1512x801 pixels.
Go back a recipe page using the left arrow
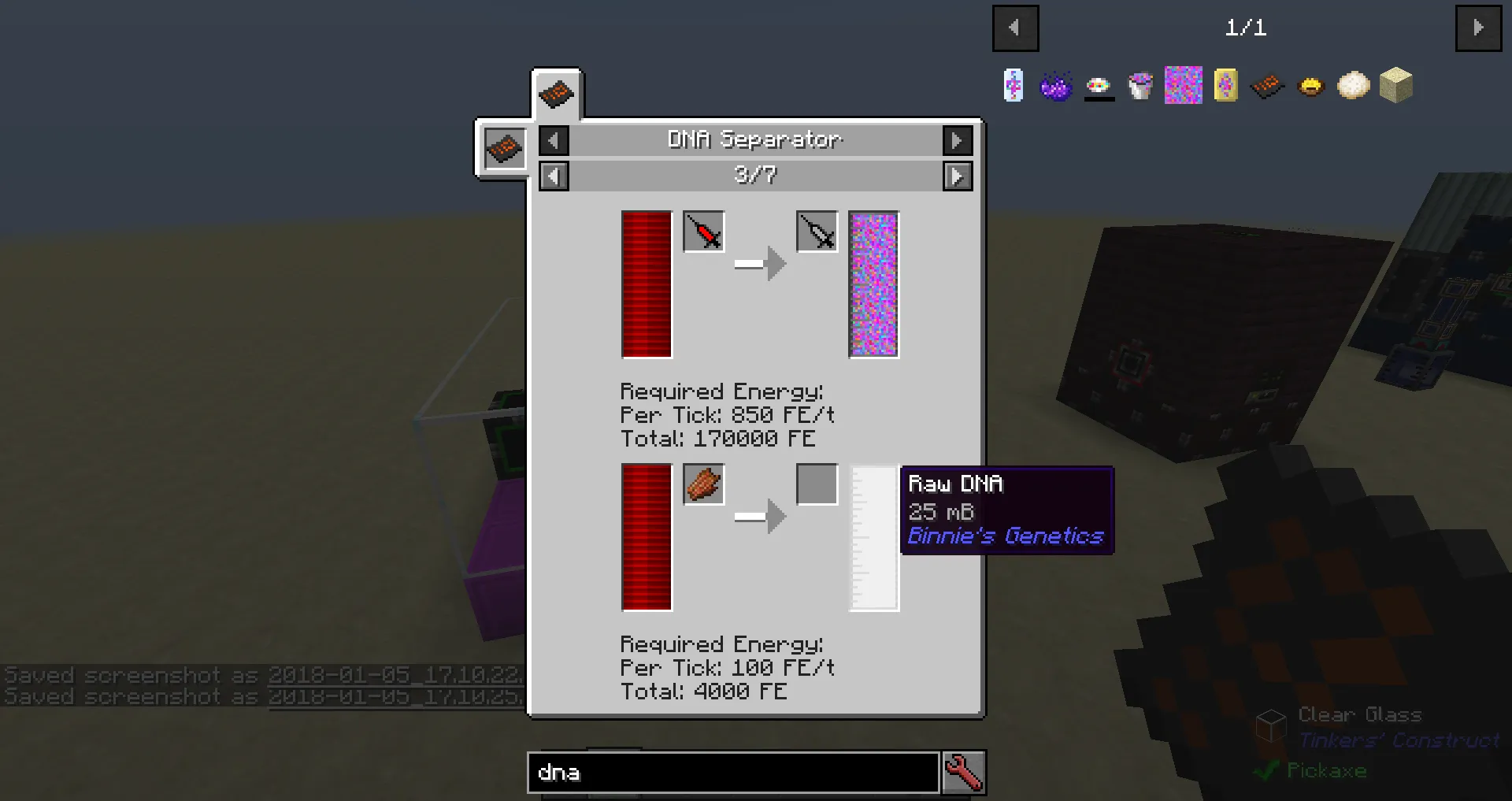(x=554, y=176)
